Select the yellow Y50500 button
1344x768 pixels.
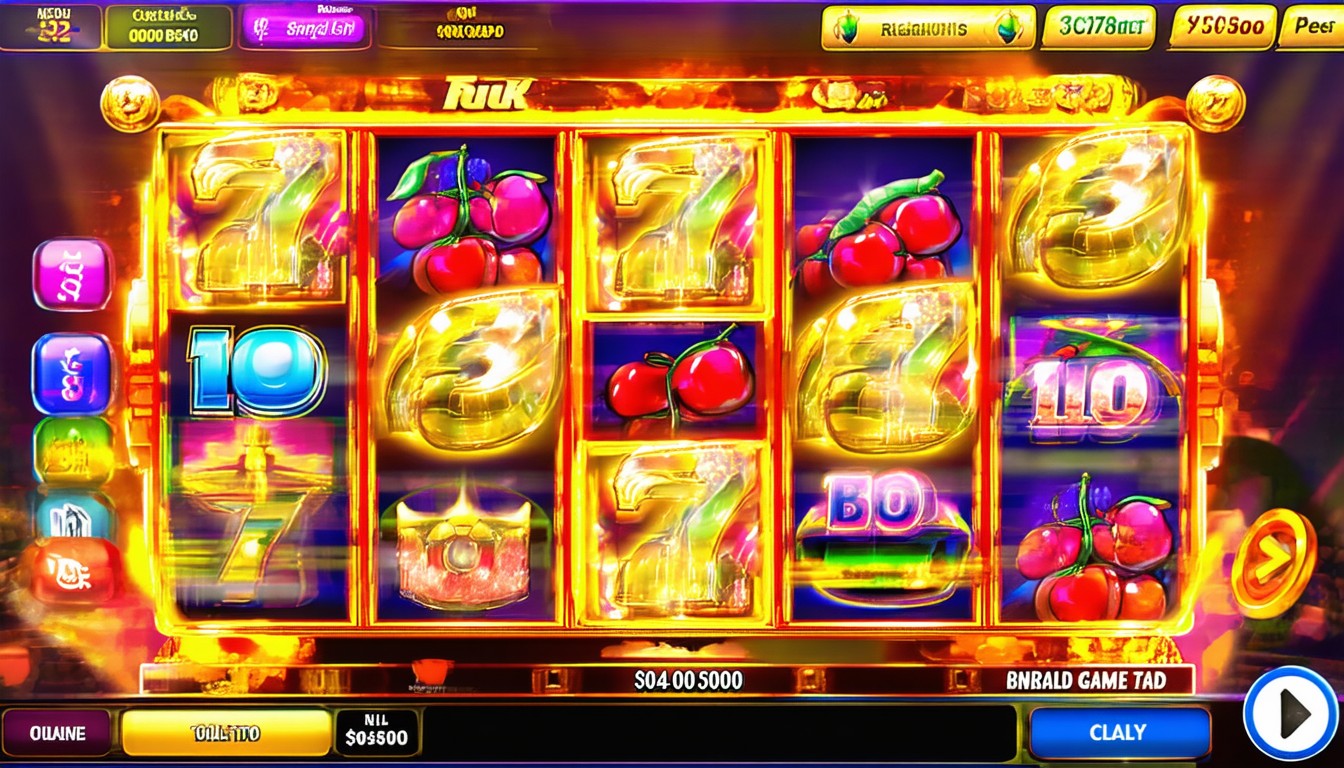tap(1222, 27)
